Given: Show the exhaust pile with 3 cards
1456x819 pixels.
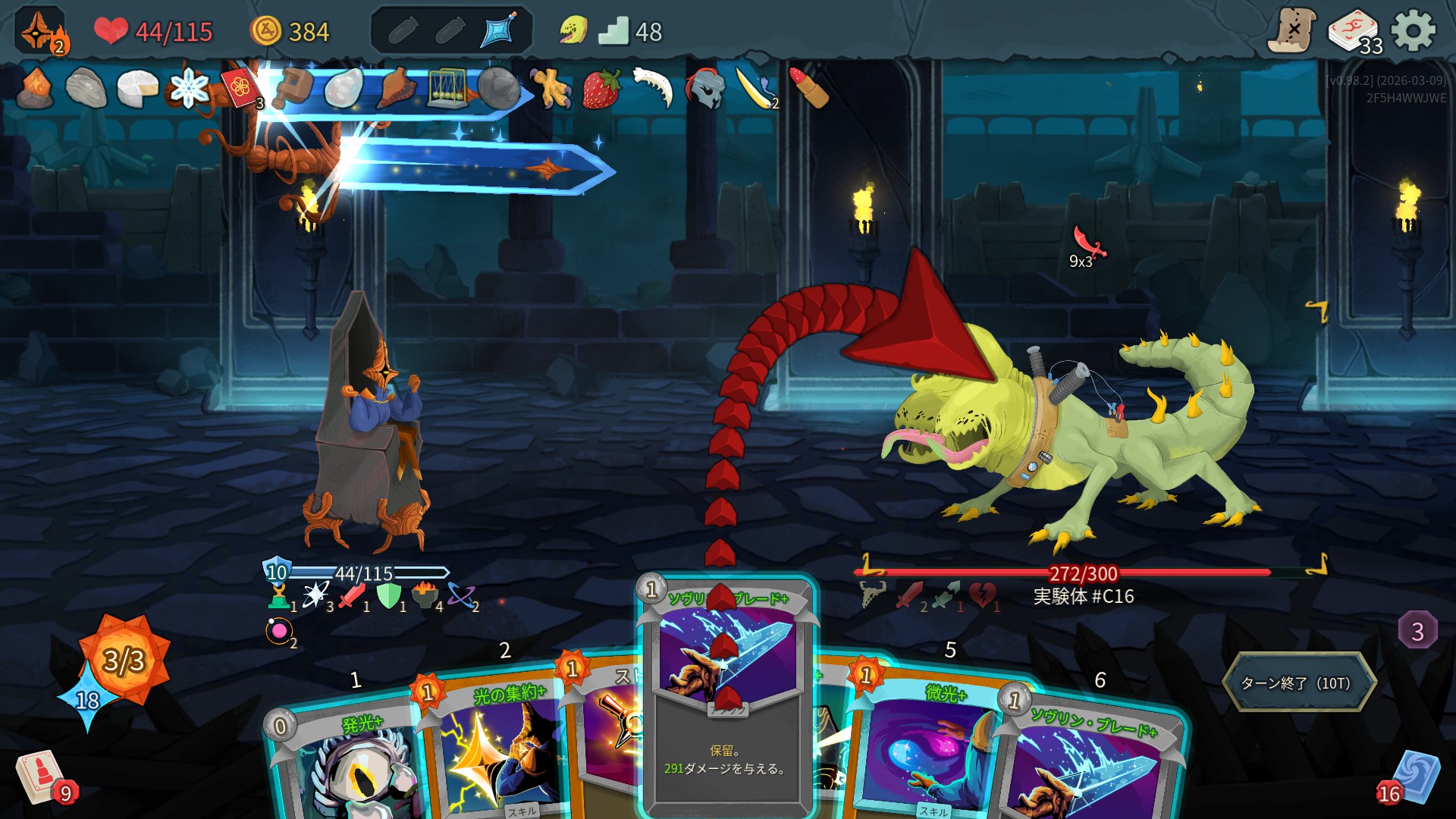Looking at the screenshot, I should 1417,630.
